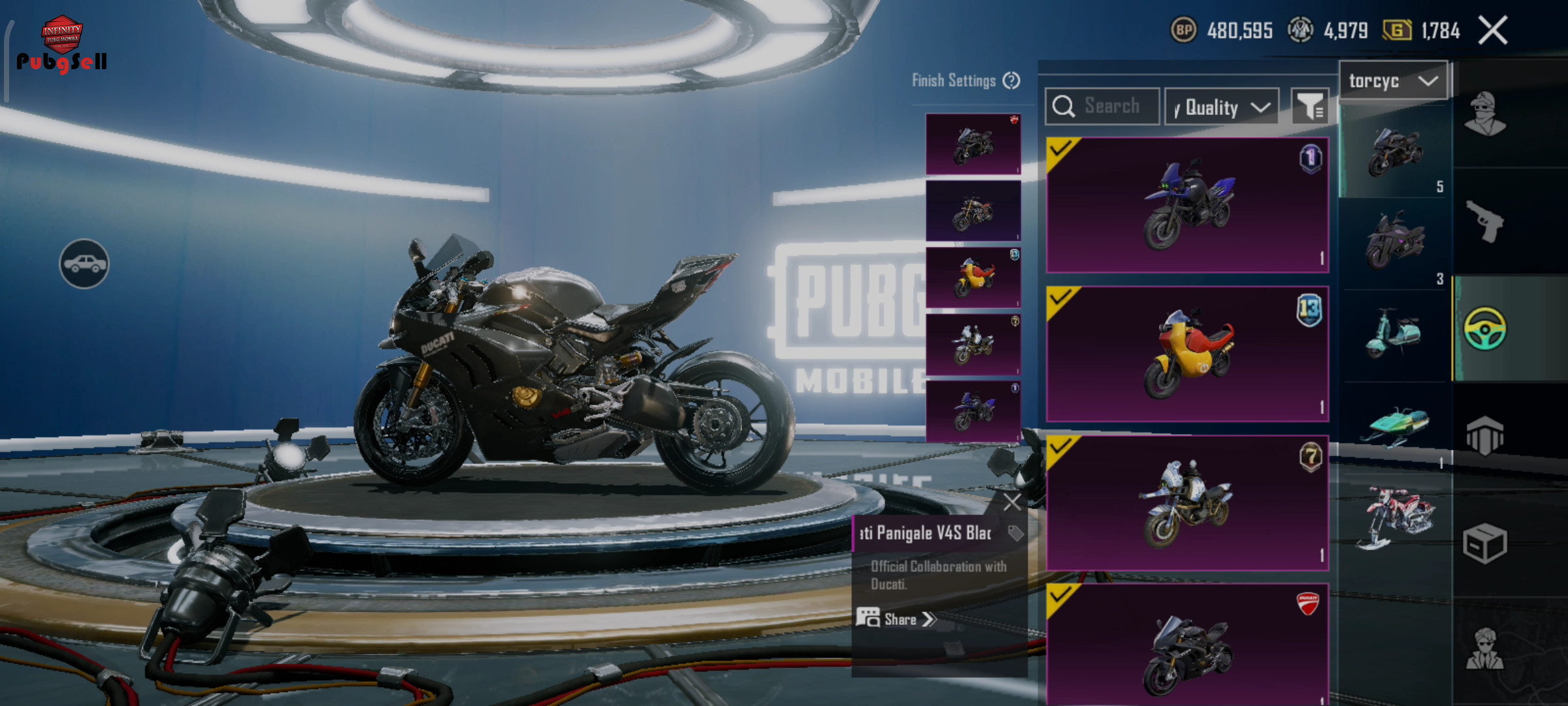Open the outfit masked character category
This screenshot has width=1568, height=706.
pyautogui.click(x=1486, y=114)
